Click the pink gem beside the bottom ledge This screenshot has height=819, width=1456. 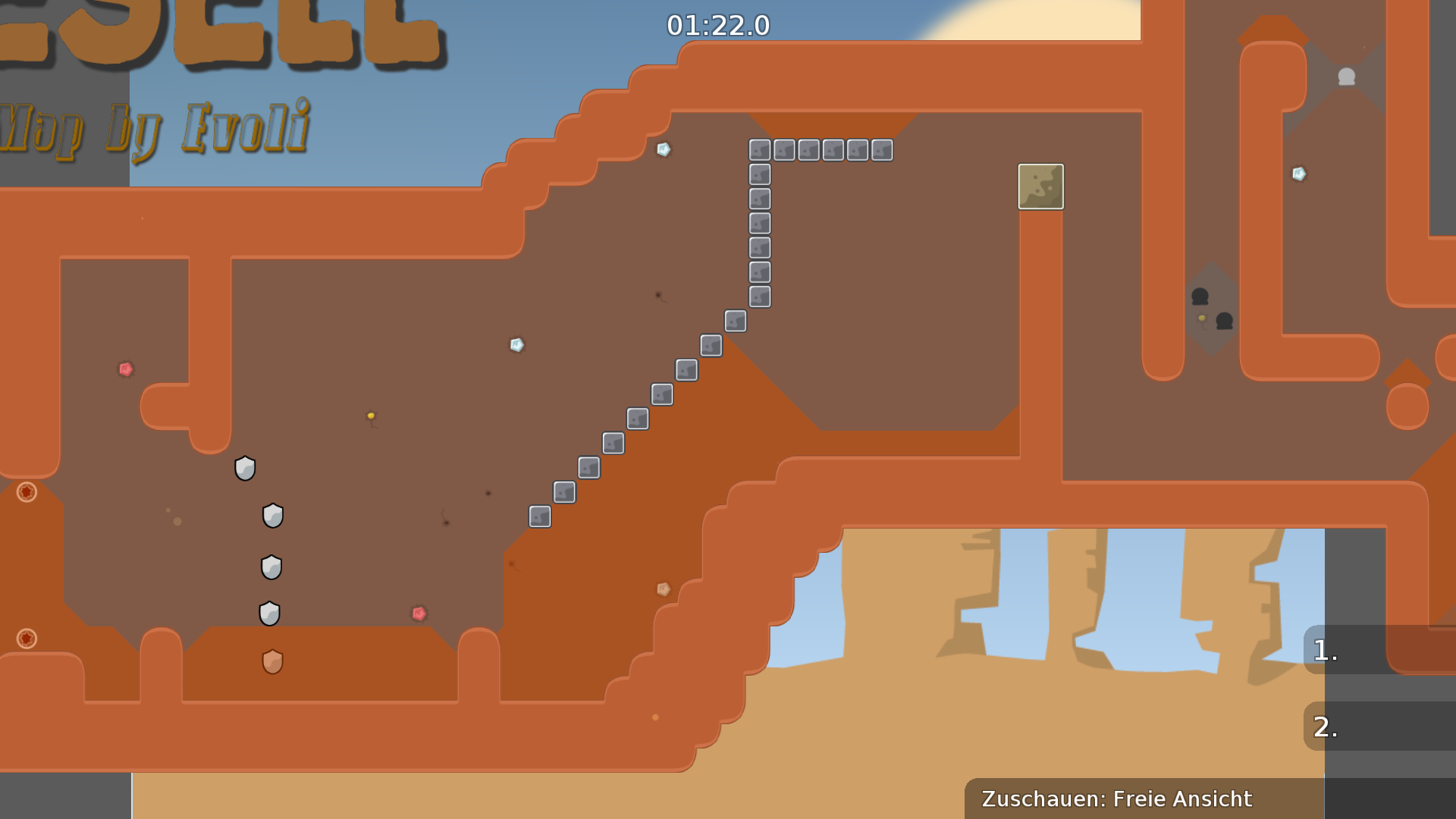418,613
